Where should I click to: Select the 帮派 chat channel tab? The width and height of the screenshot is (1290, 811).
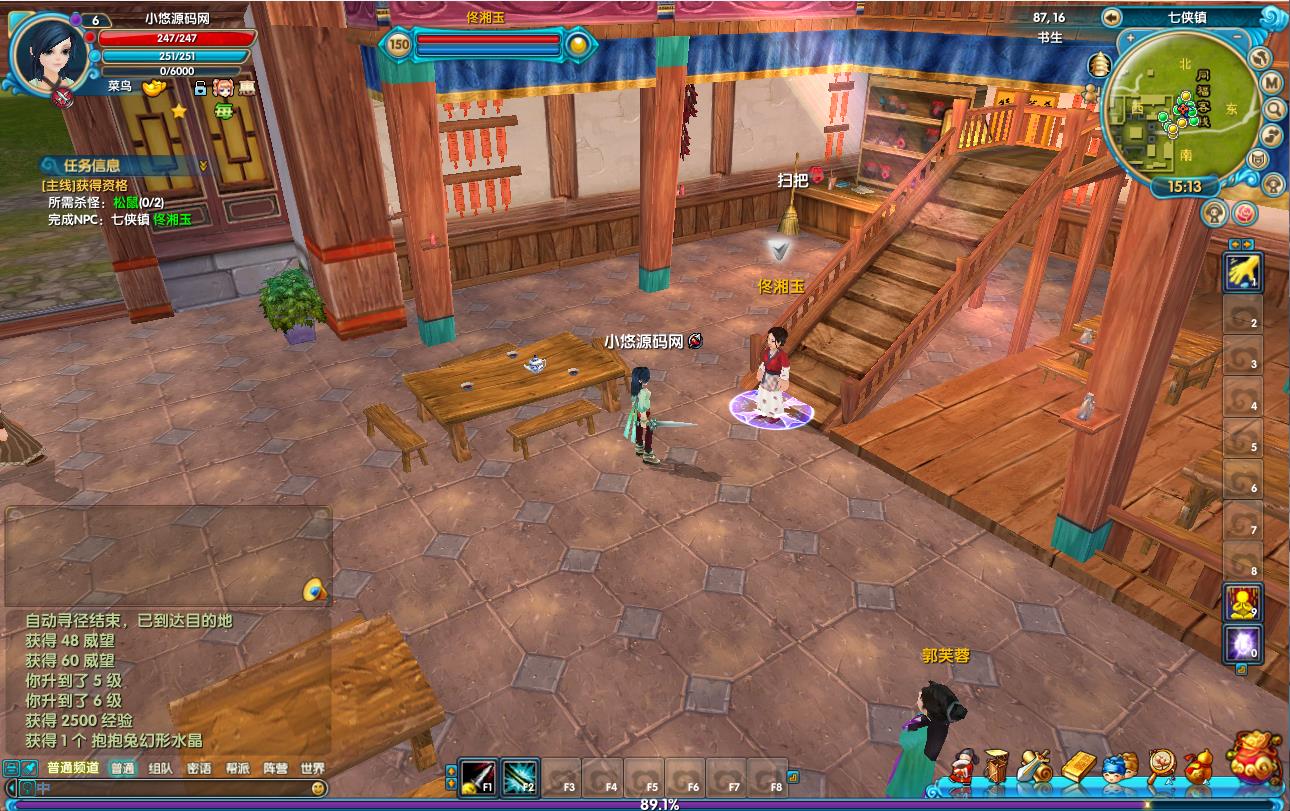[x=237, y=769]
